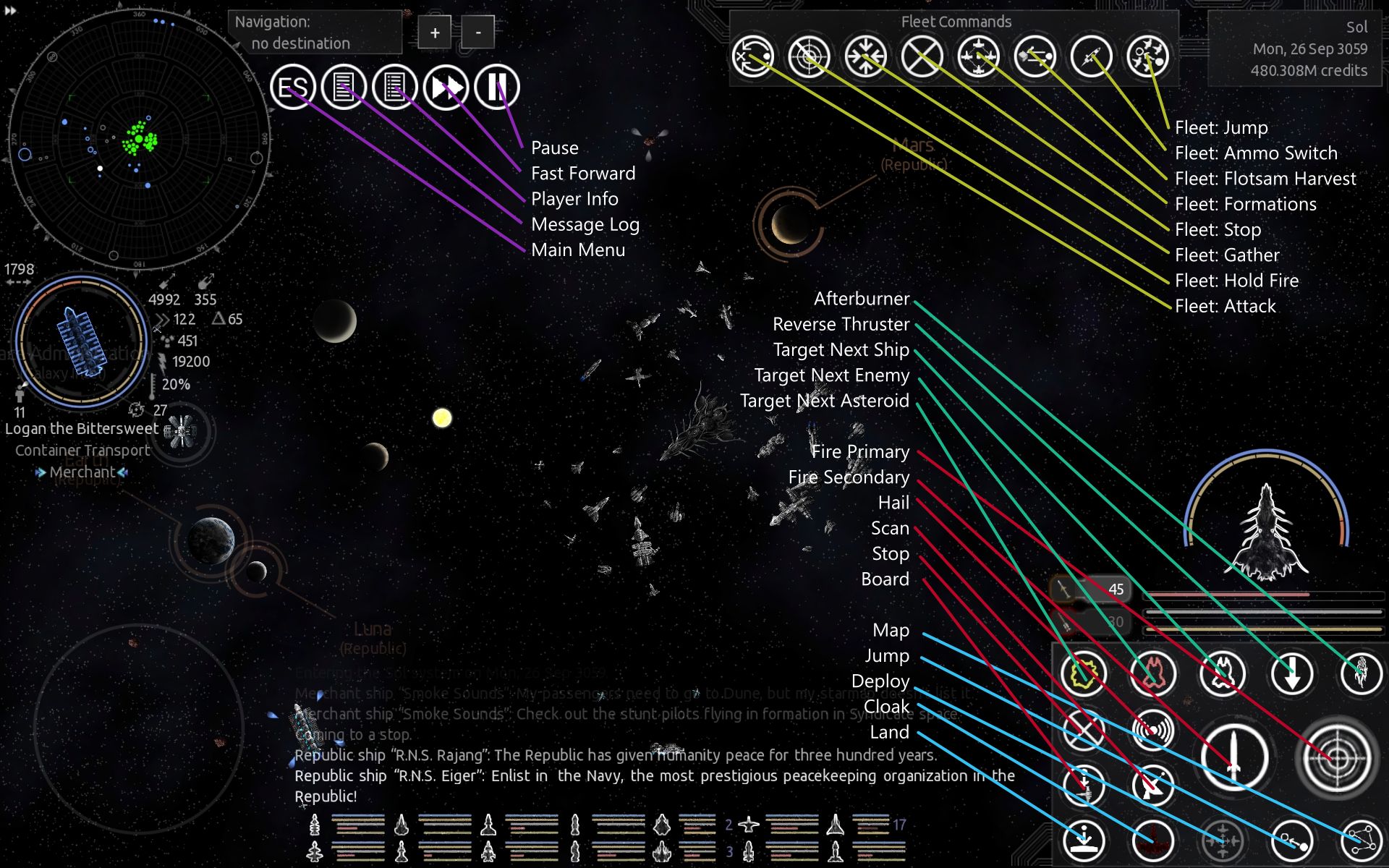The width and height of the screenshot is (1389, 868).
Task: Fire secondary weapon missile button
Action: coord(1234,757)
